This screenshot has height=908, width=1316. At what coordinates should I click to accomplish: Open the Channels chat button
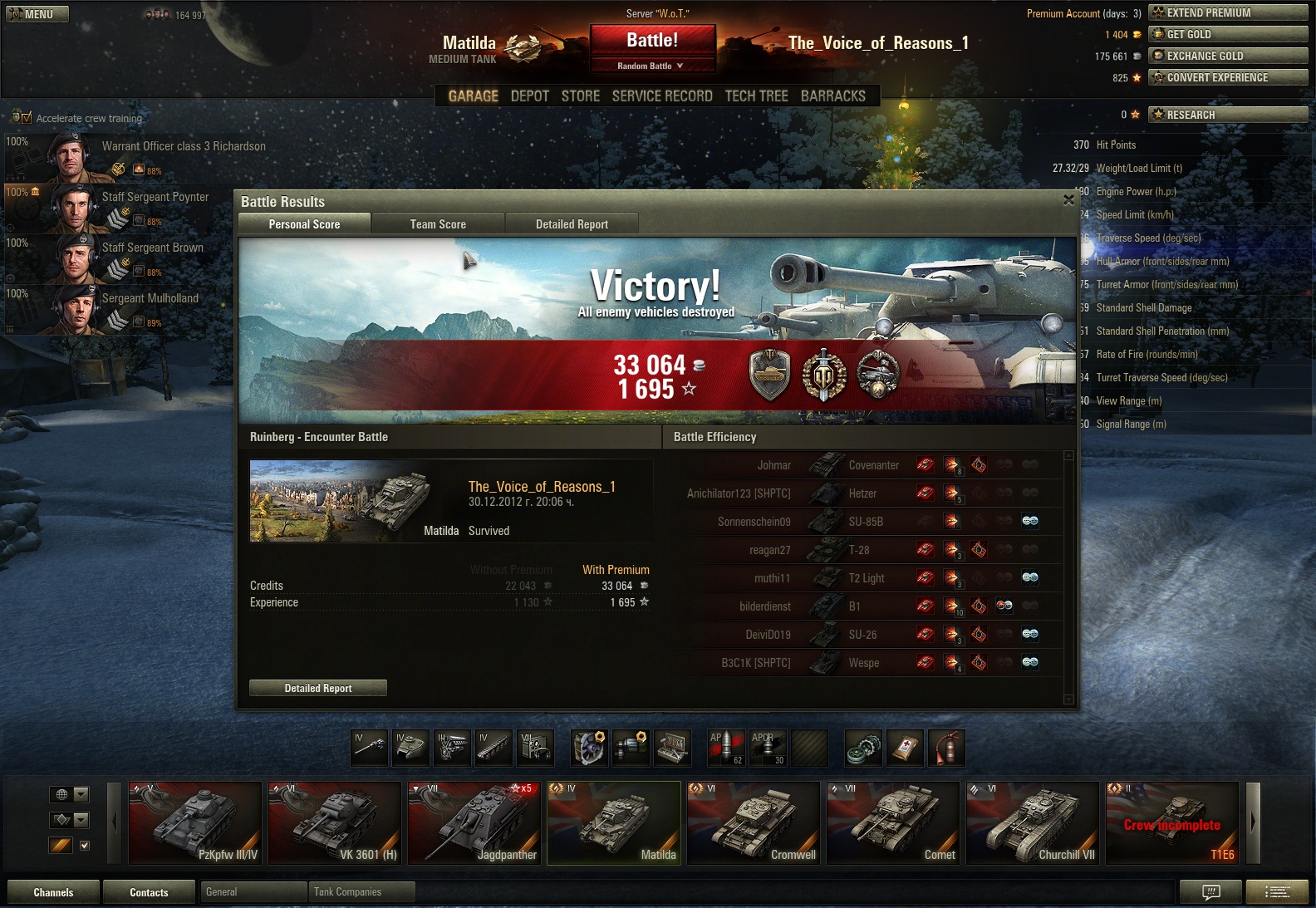[53, 892]
